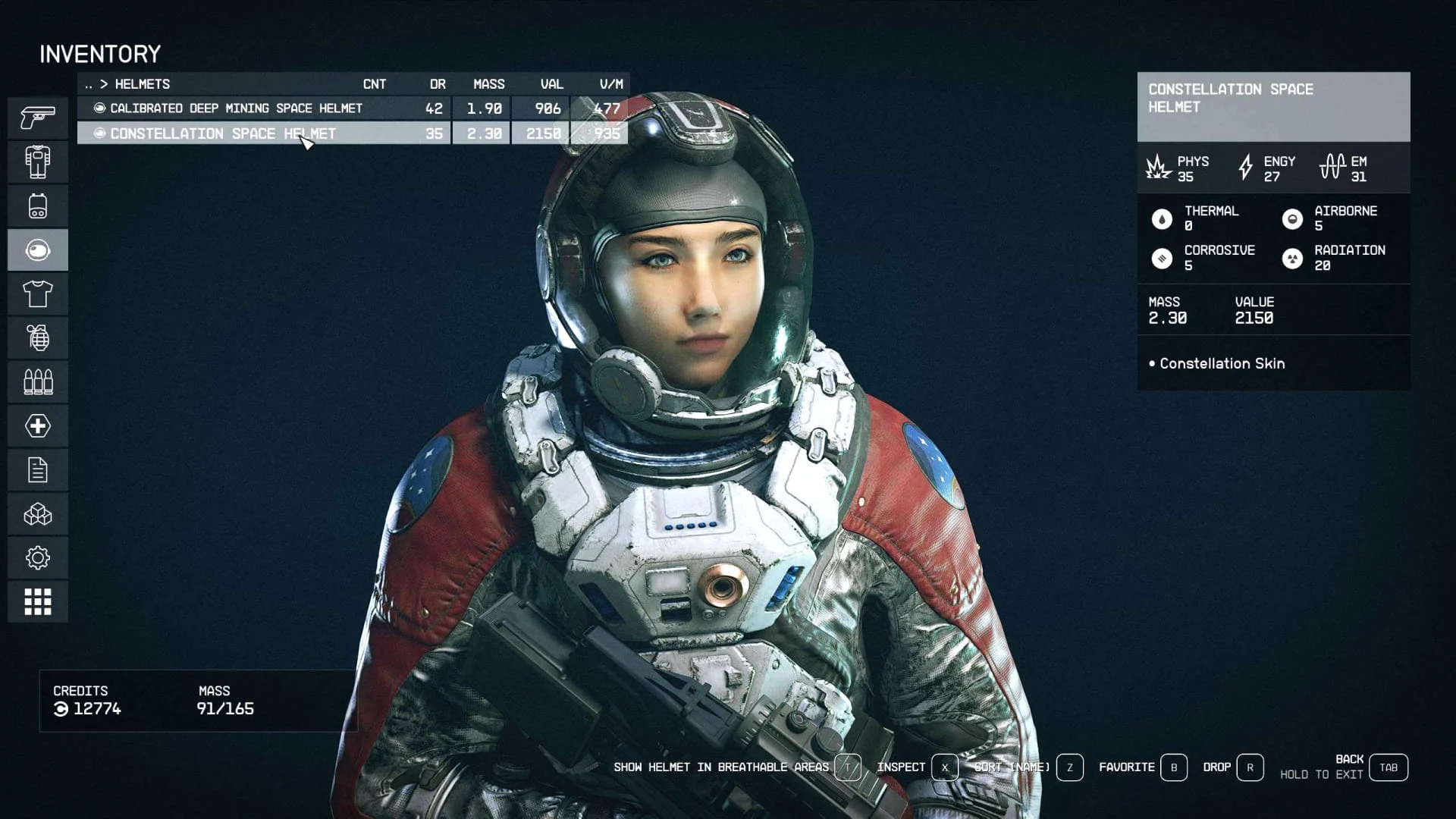
Task: Open the Ammo bullets category
Action: pyautogui.click(x=38, y=381)
